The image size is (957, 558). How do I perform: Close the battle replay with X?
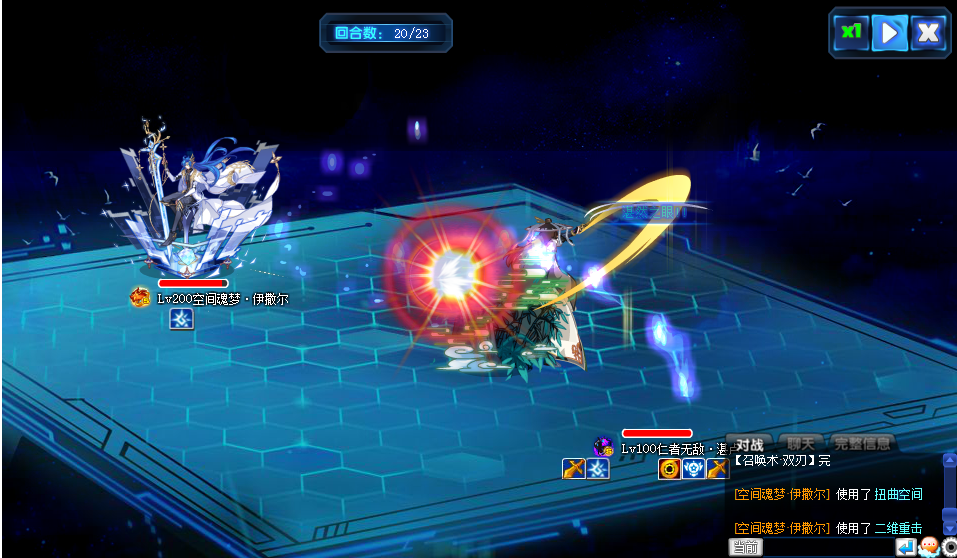(928, 32)
